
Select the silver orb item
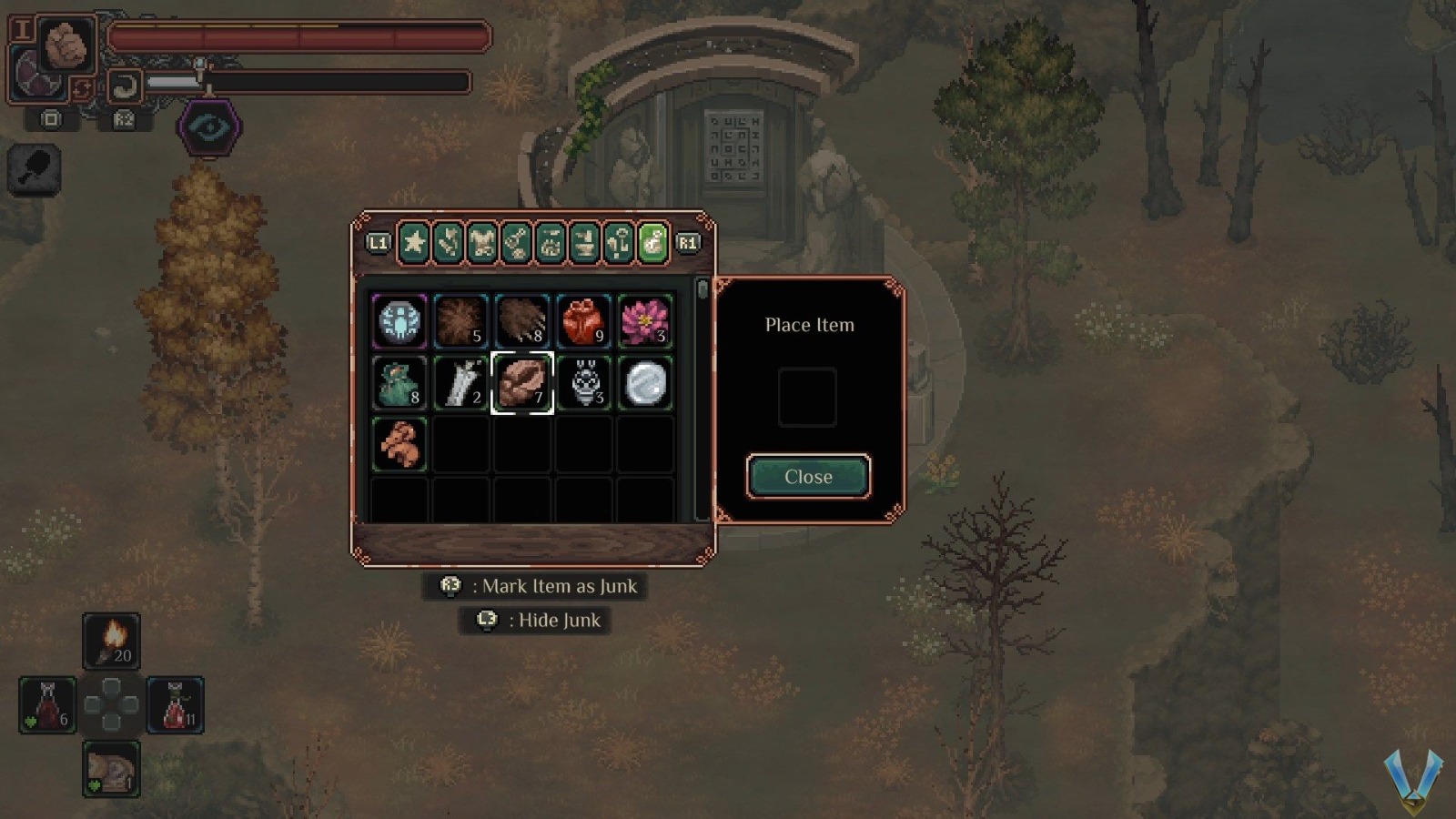tap(645, 383)
